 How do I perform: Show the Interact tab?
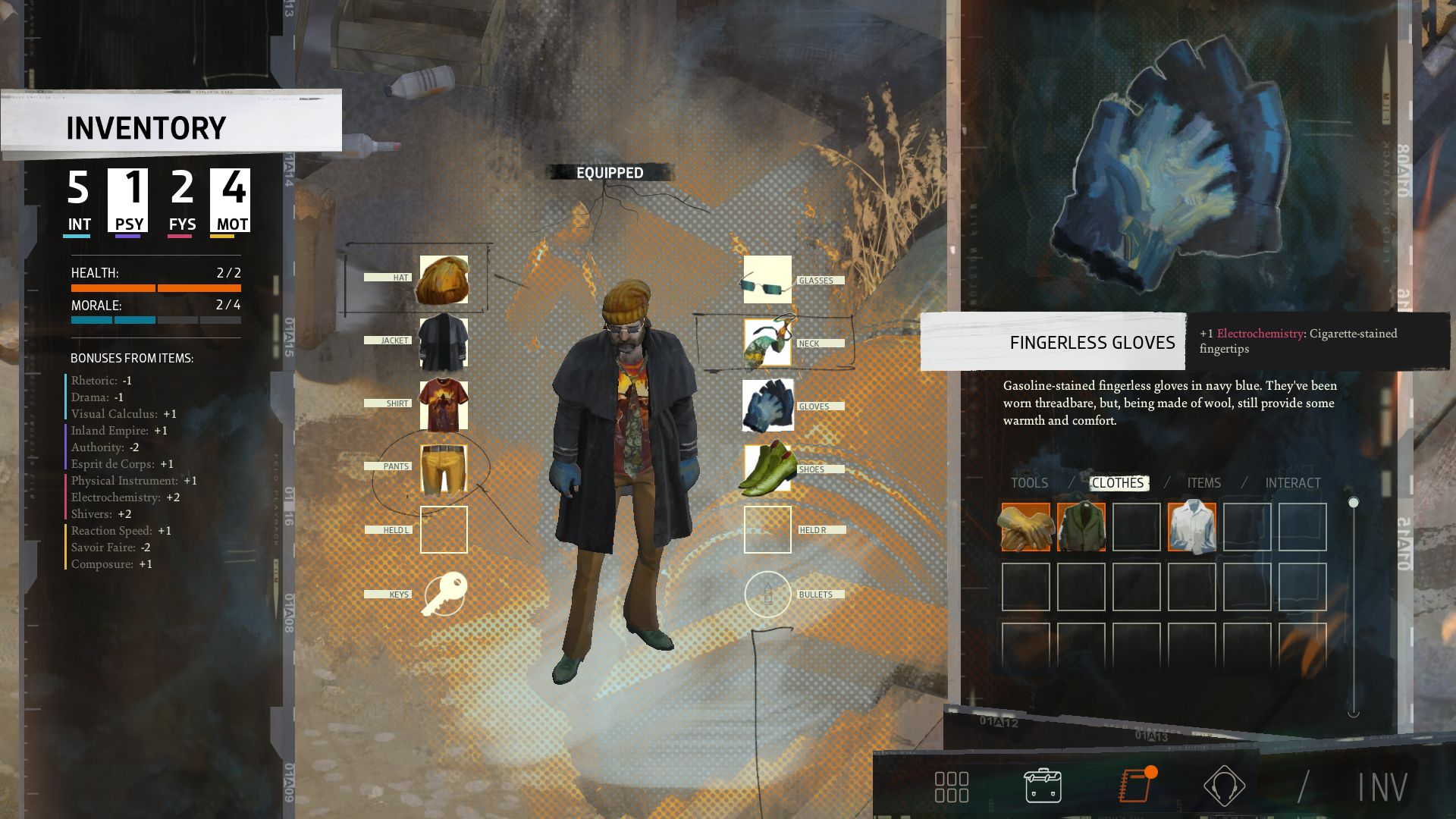point(1293,483)
